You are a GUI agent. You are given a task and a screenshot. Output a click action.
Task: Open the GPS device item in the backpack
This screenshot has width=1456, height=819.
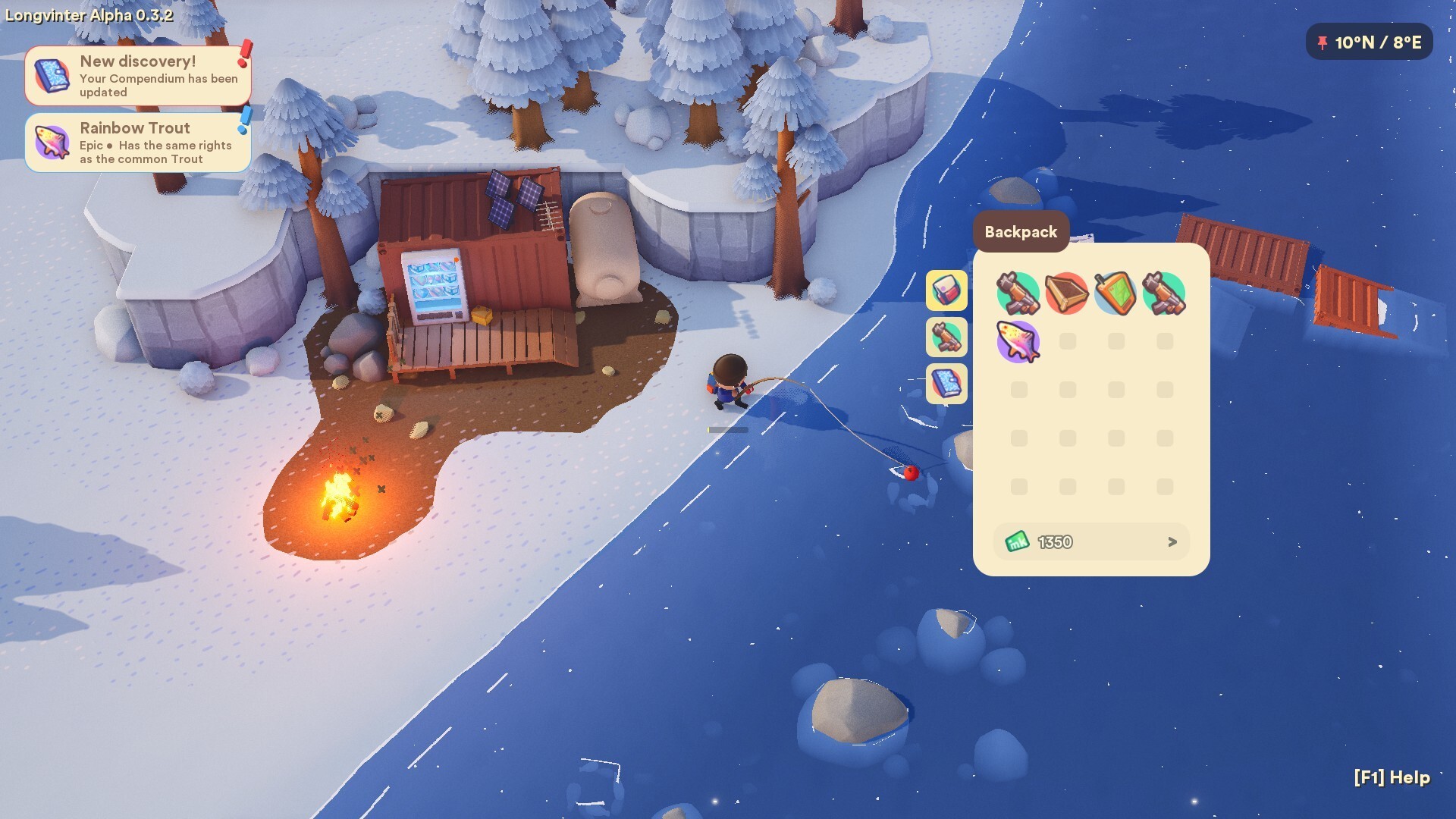1116,293
